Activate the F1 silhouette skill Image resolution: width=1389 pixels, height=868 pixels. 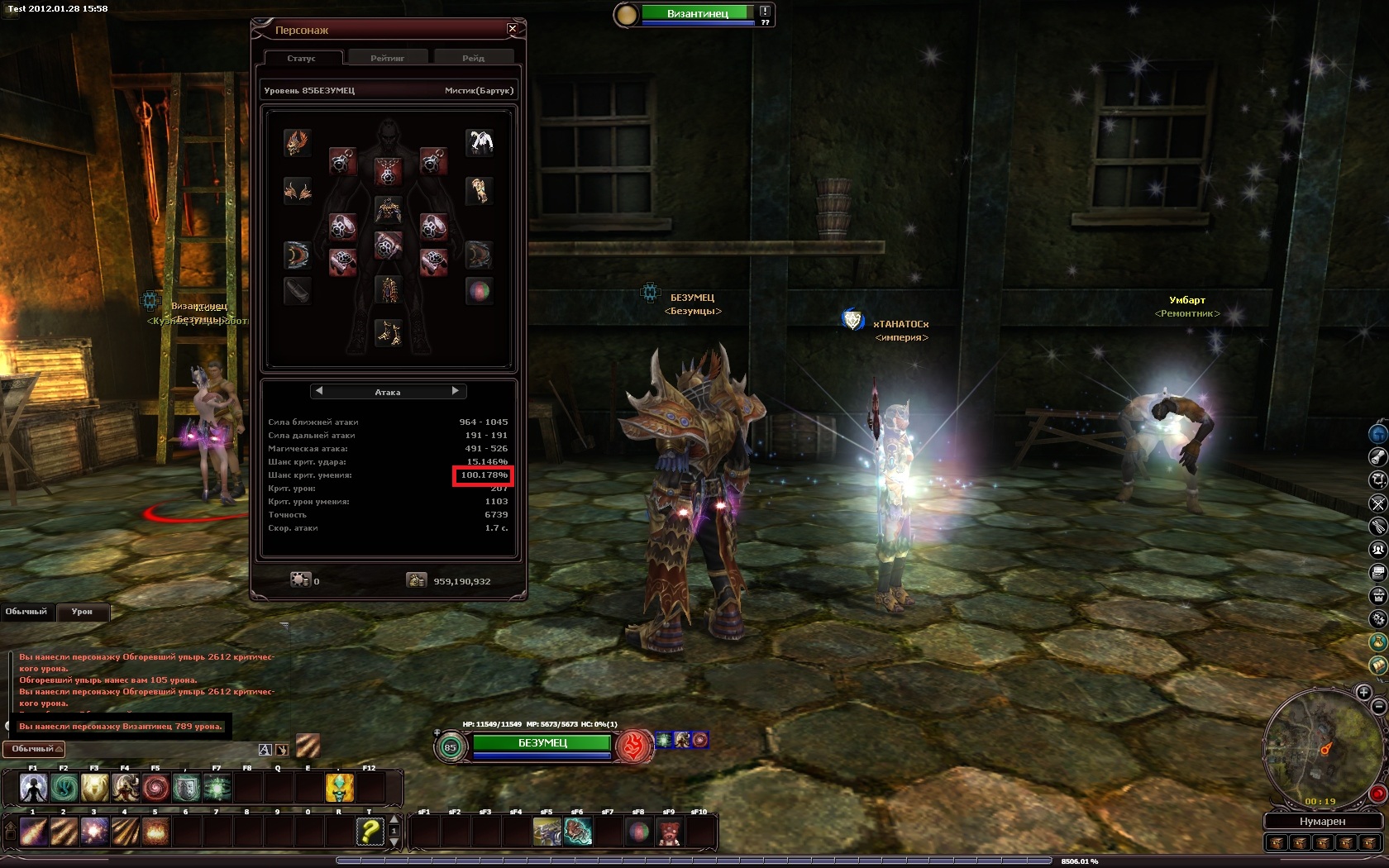tap(34, 789)
